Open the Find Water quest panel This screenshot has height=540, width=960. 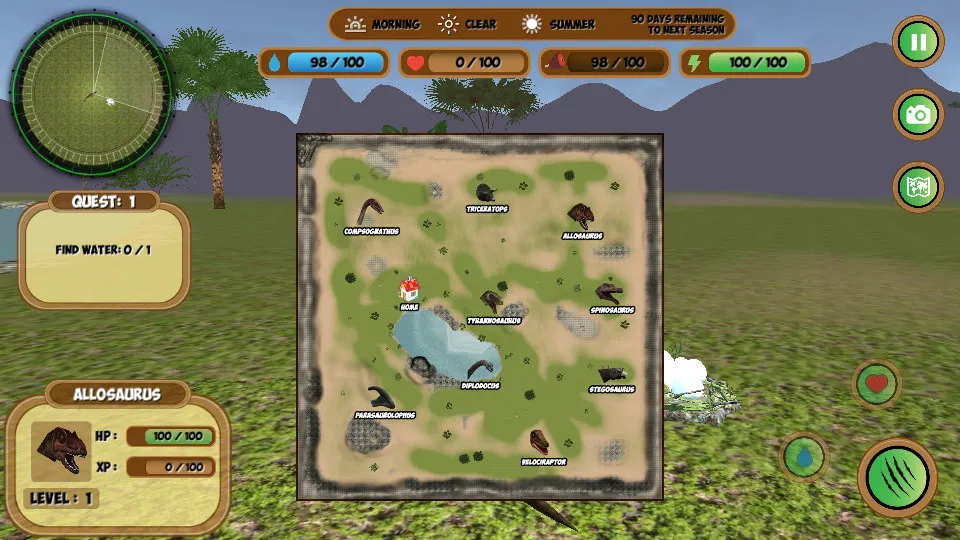(104, 253)
